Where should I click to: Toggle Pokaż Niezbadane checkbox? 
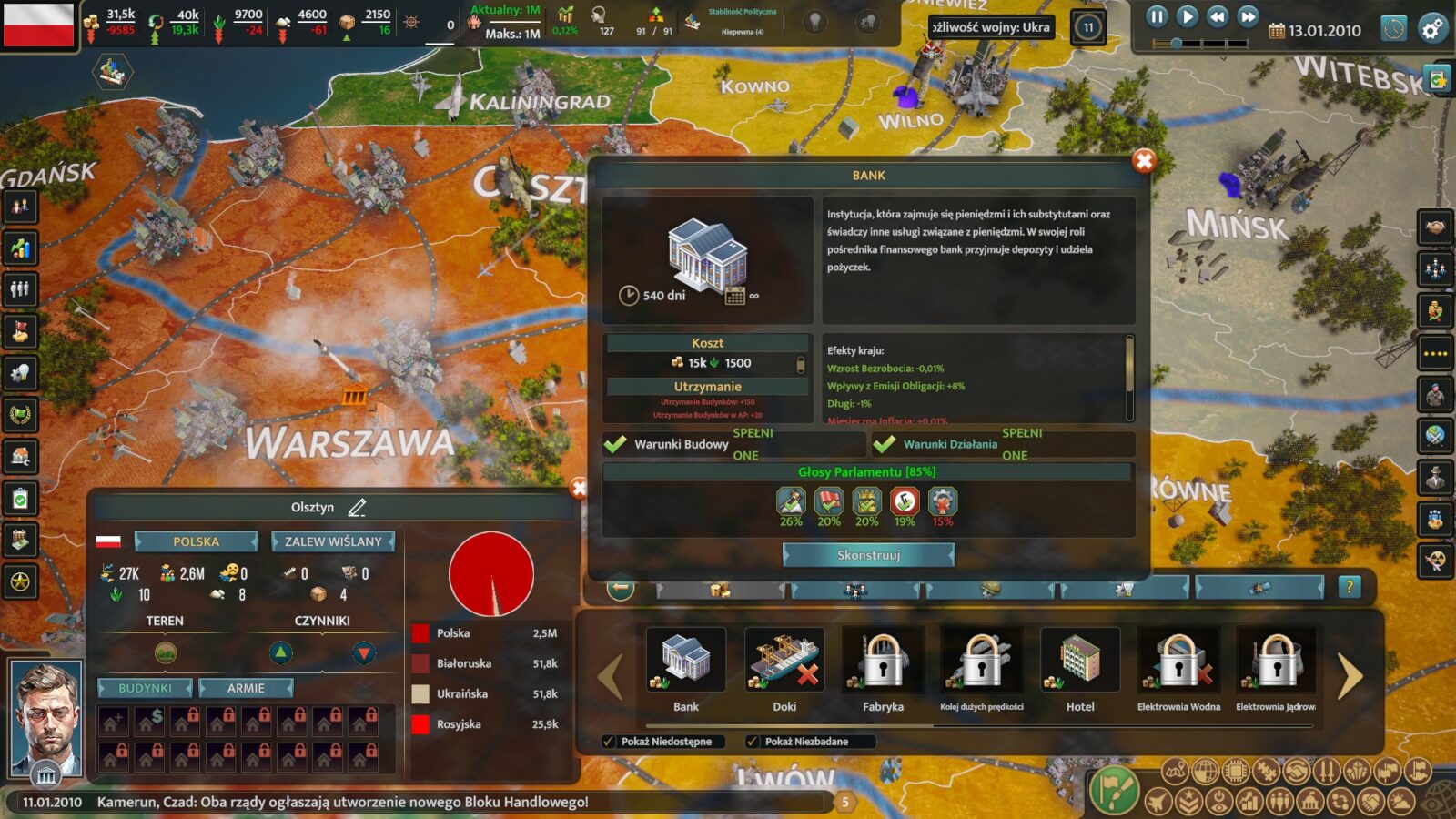[x=753, y=742]
